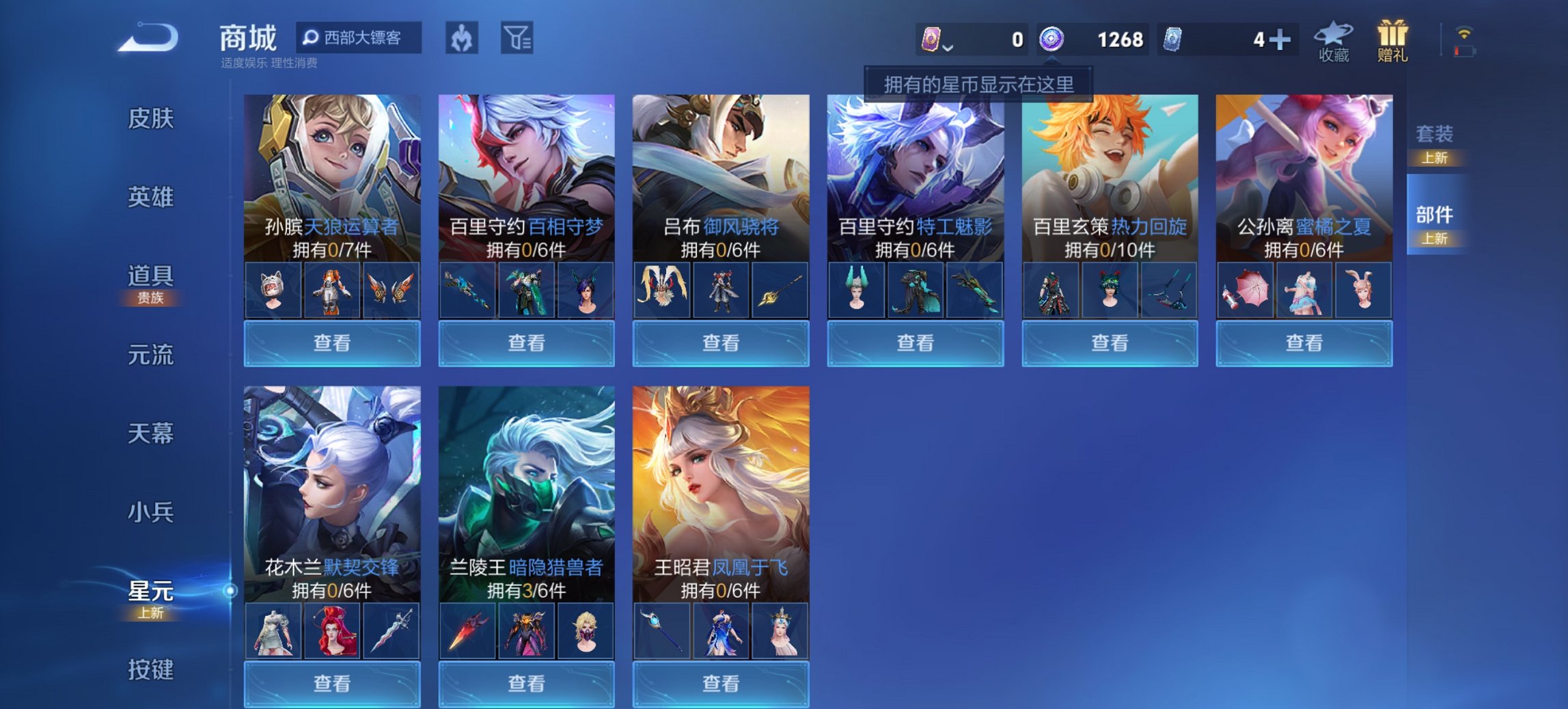Click the purple card pack currency icon
This screenshot has width=1568, height=709.
point(930,40)
